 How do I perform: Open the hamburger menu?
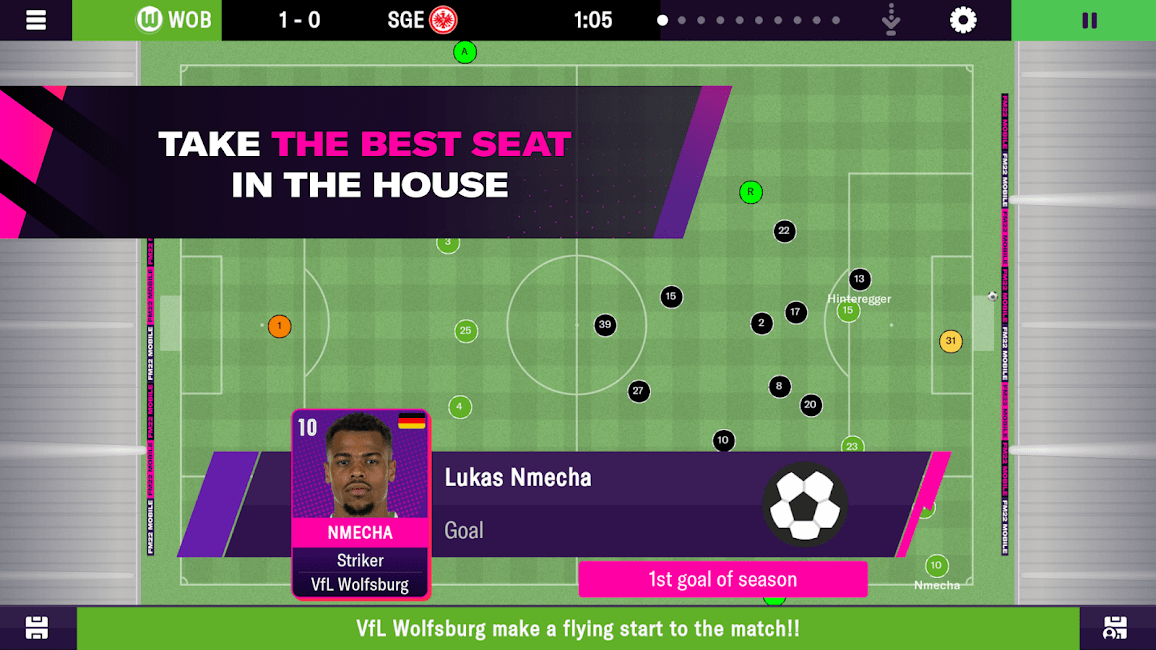[x=36, y=20]
